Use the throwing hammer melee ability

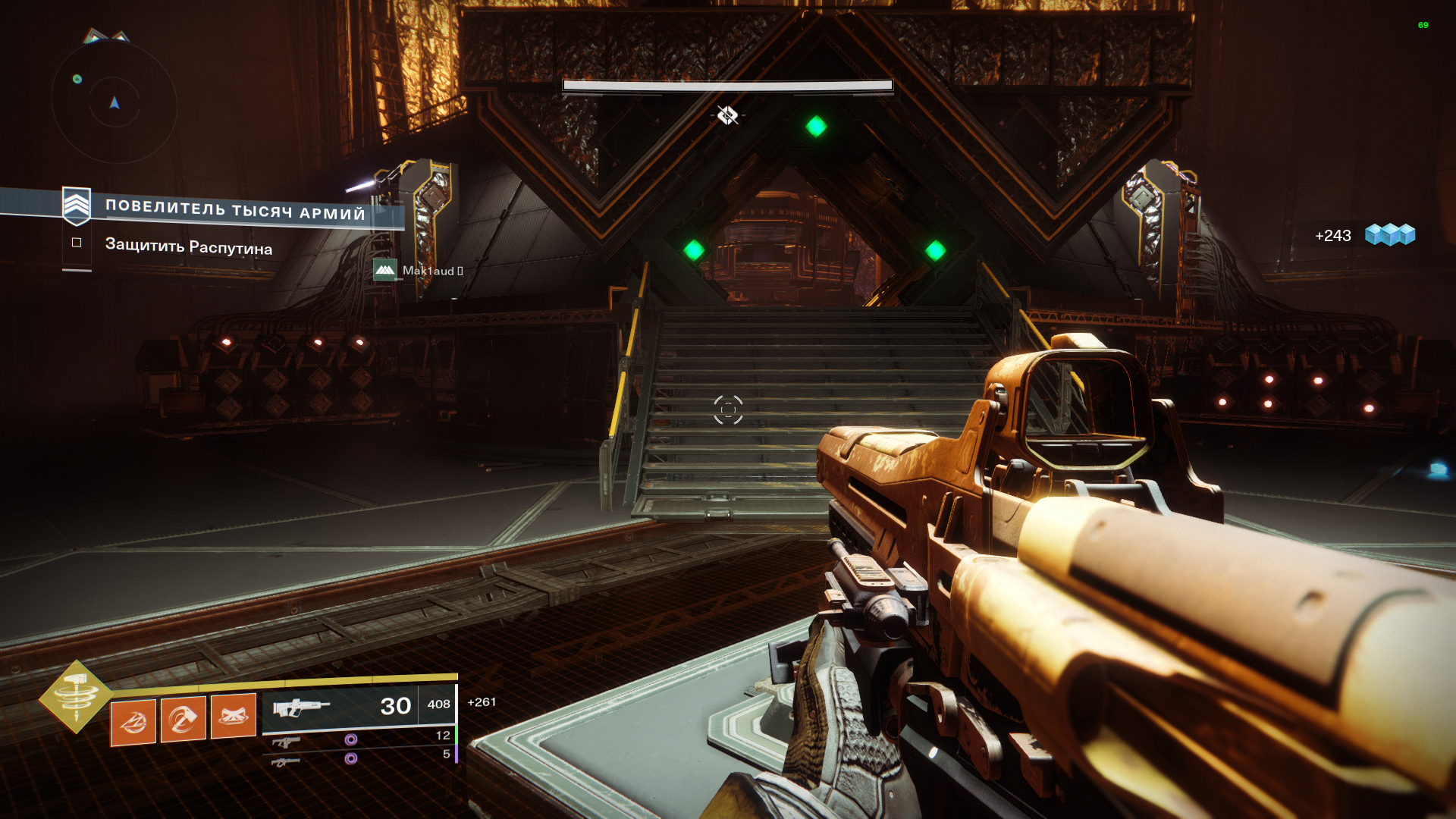pyautogui.click(x=184, y=718)
